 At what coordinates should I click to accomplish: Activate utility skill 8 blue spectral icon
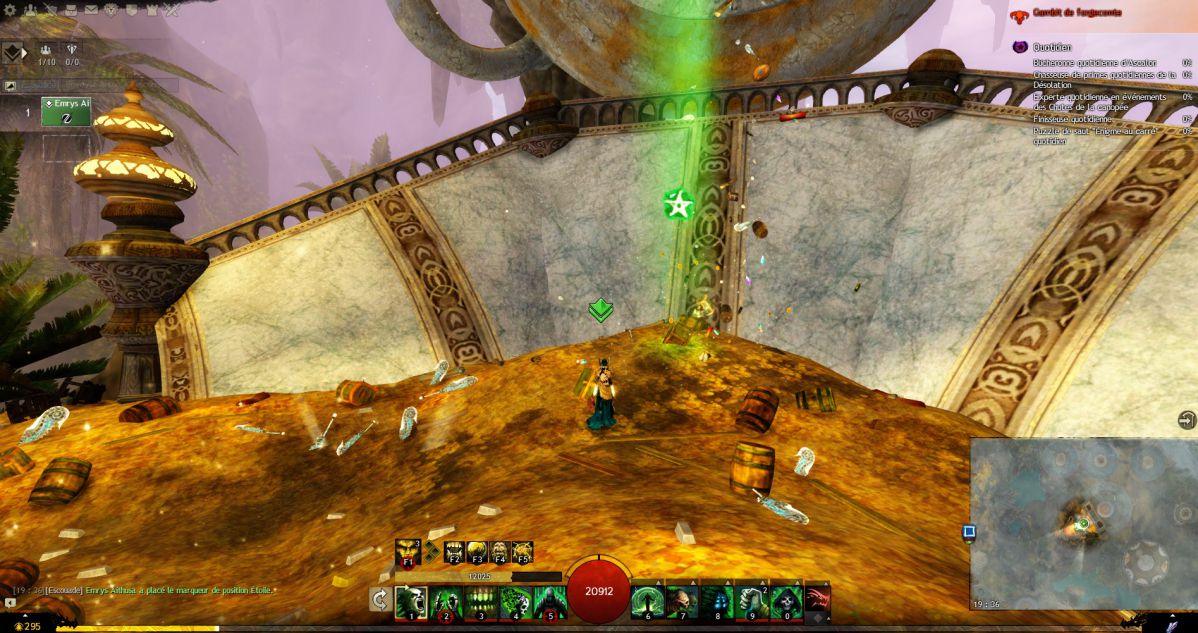click(x=716, y=602)
